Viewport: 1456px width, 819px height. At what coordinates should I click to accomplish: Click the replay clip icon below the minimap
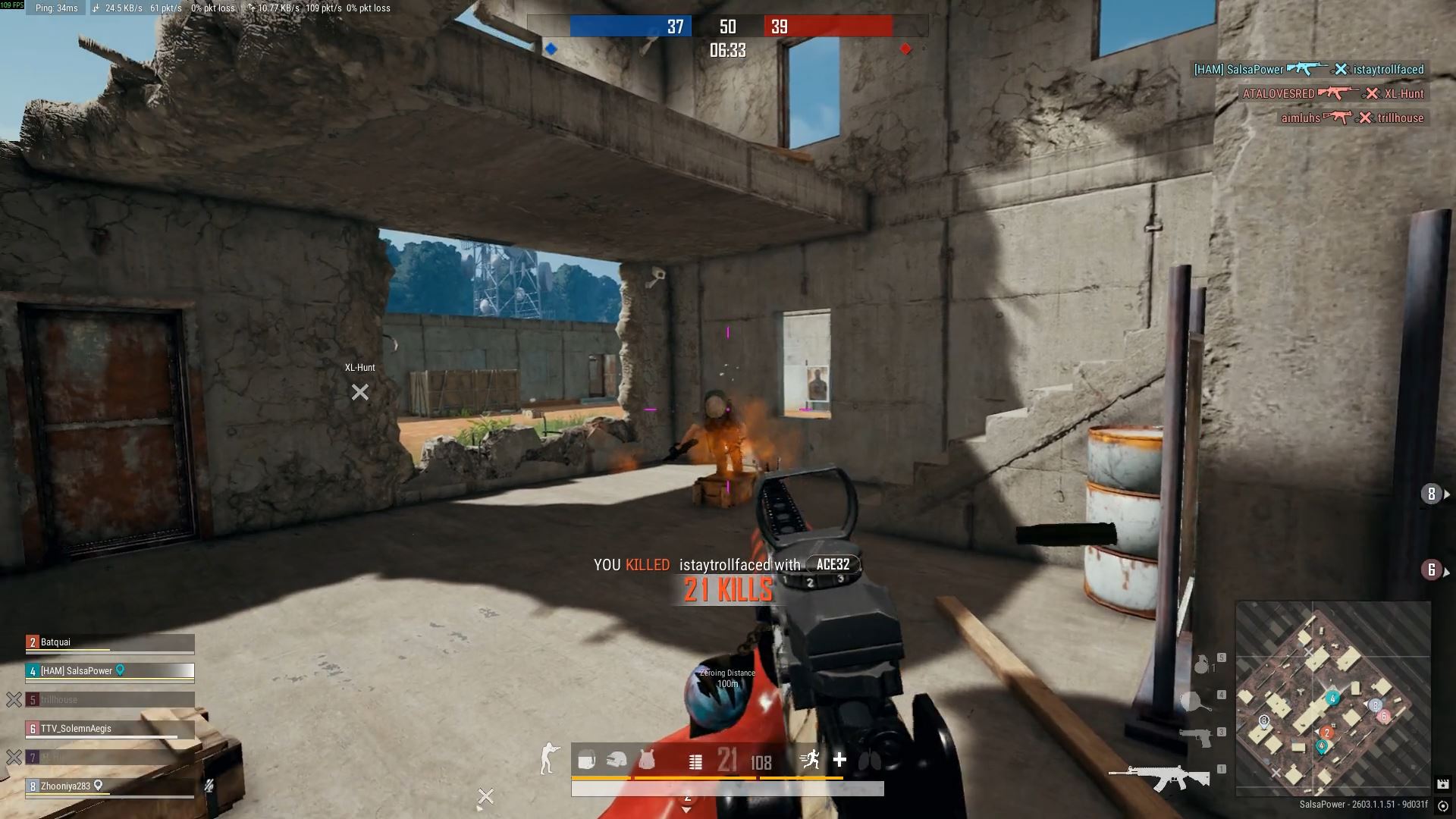[x=1444, y=784]
